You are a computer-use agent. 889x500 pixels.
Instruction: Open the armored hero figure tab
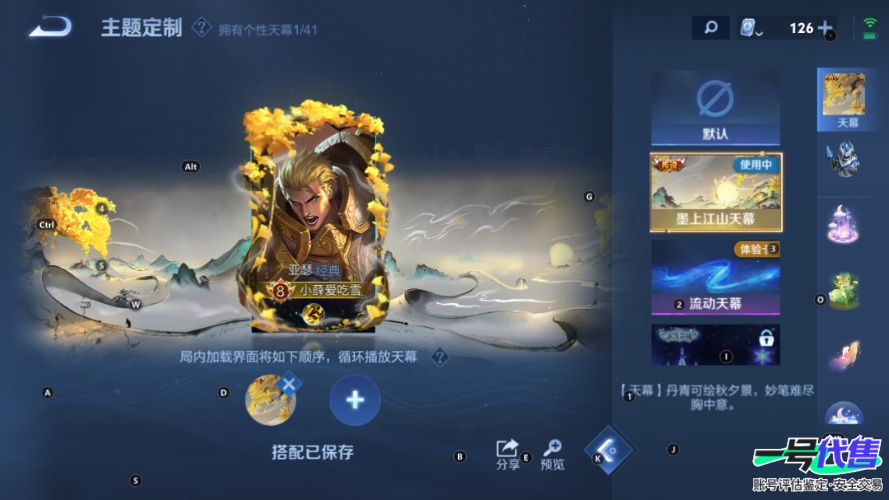tap(843, 160)
